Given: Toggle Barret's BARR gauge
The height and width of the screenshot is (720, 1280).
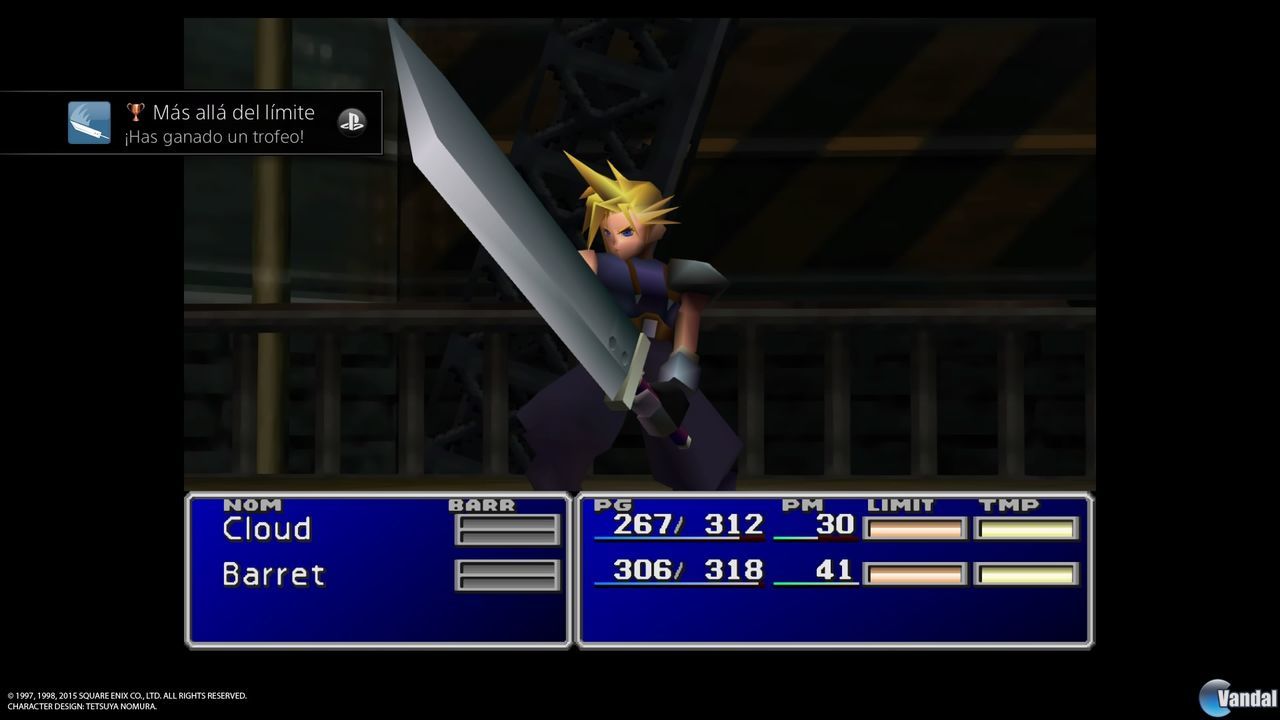Looking at the screenshot, I should [x=507, y=575].
